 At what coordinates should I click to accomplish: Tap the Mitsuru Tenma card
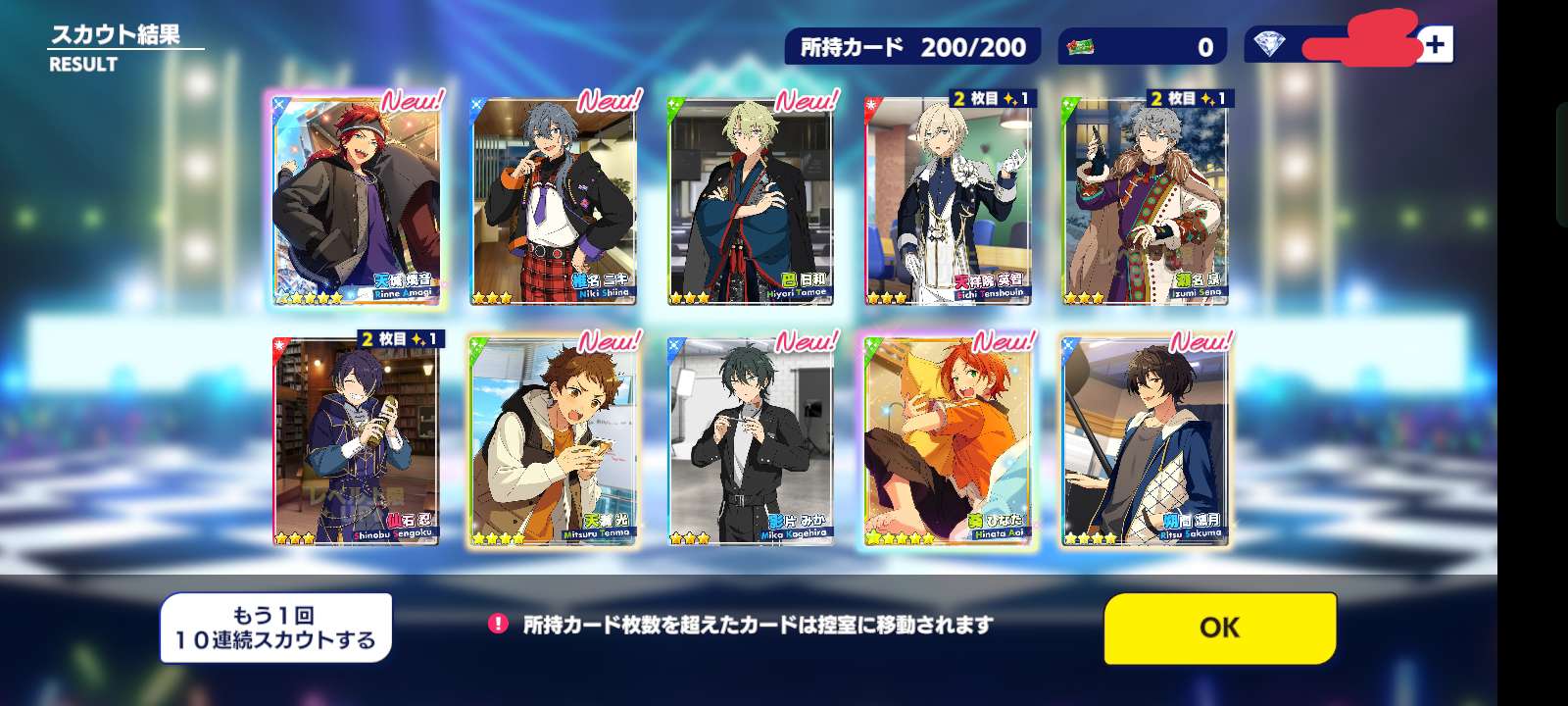553,441
